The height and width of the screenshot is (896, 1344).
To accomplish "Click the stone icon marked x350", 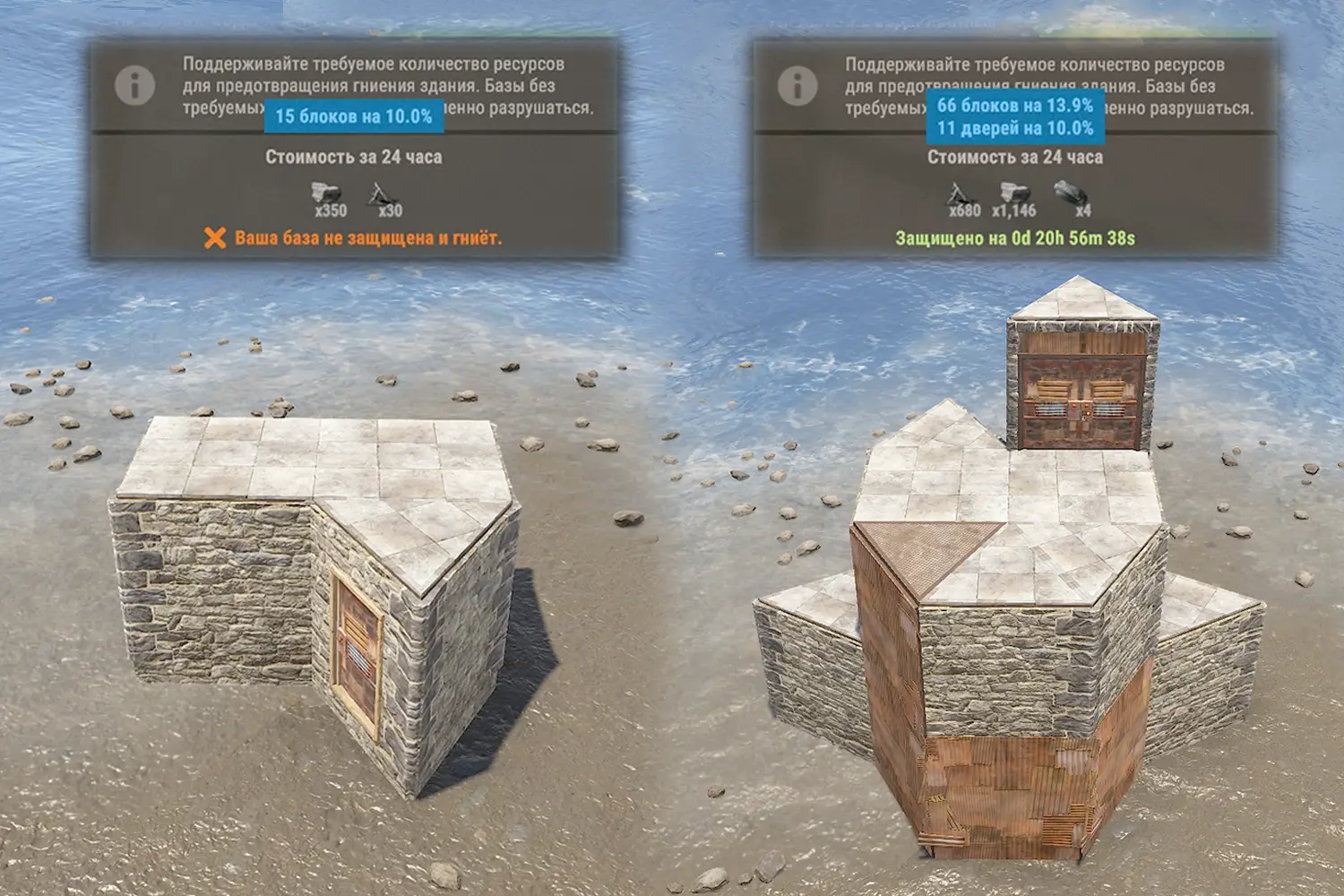I will [x=329, y=194].
